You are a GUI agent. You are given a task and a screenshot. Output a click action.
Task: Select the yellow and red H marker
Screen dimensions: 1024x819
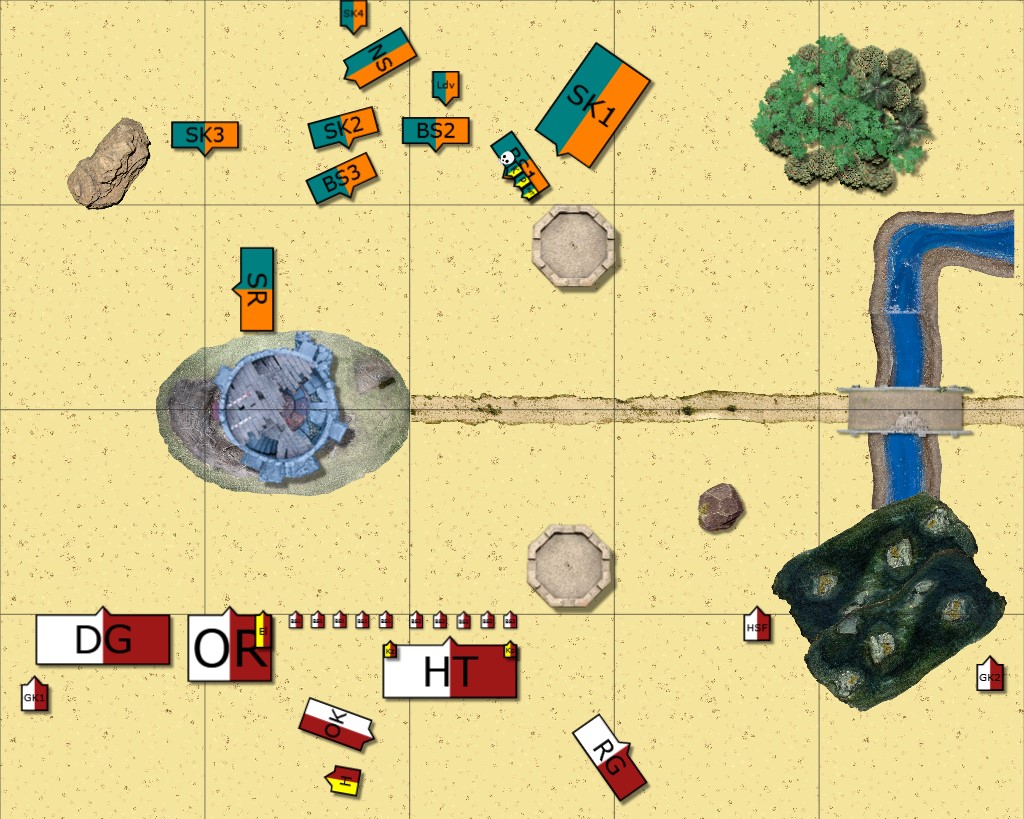pos(344,781)
